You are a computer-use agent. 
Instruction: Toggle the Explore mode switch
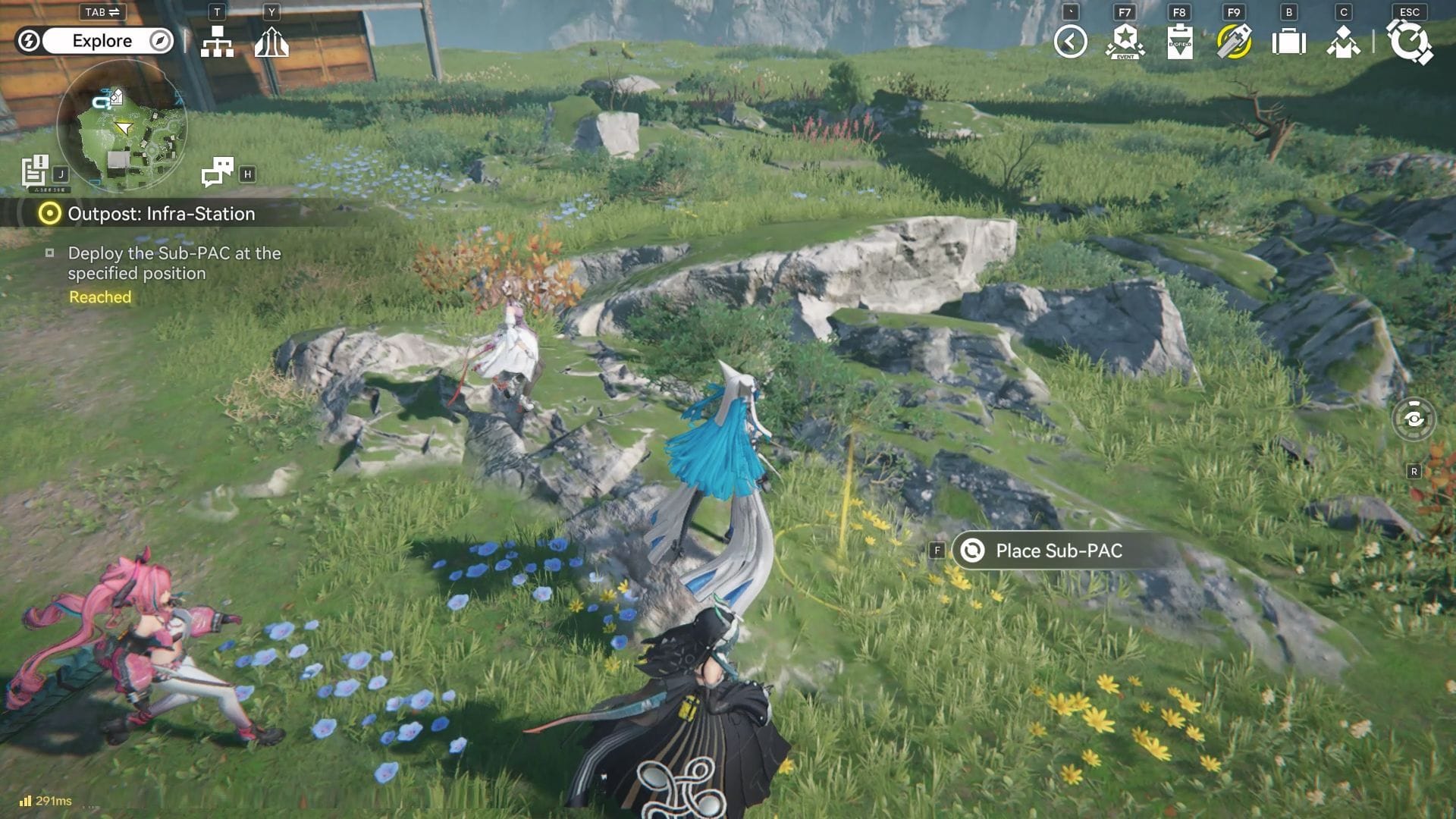102,41
